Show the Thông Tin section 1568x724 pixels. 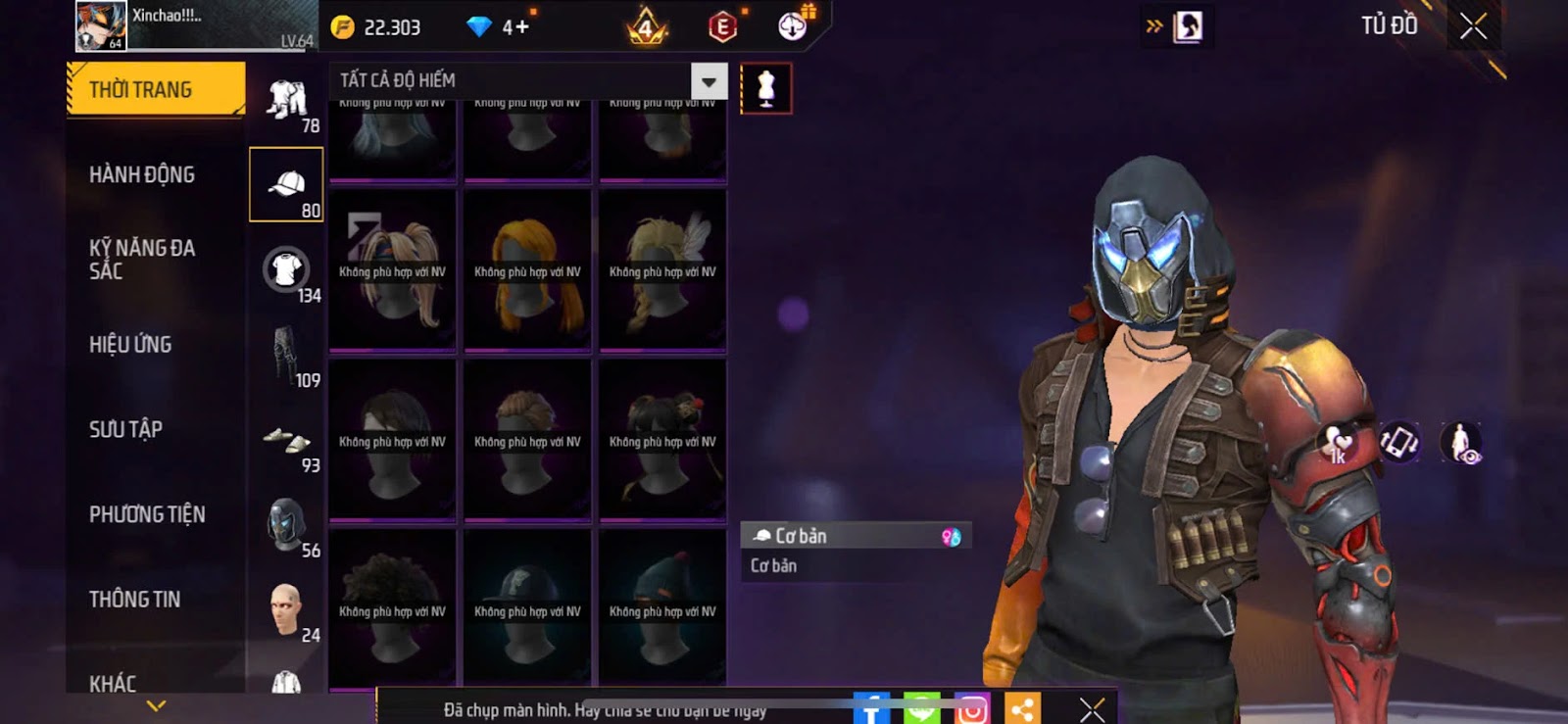coord(134,599)
